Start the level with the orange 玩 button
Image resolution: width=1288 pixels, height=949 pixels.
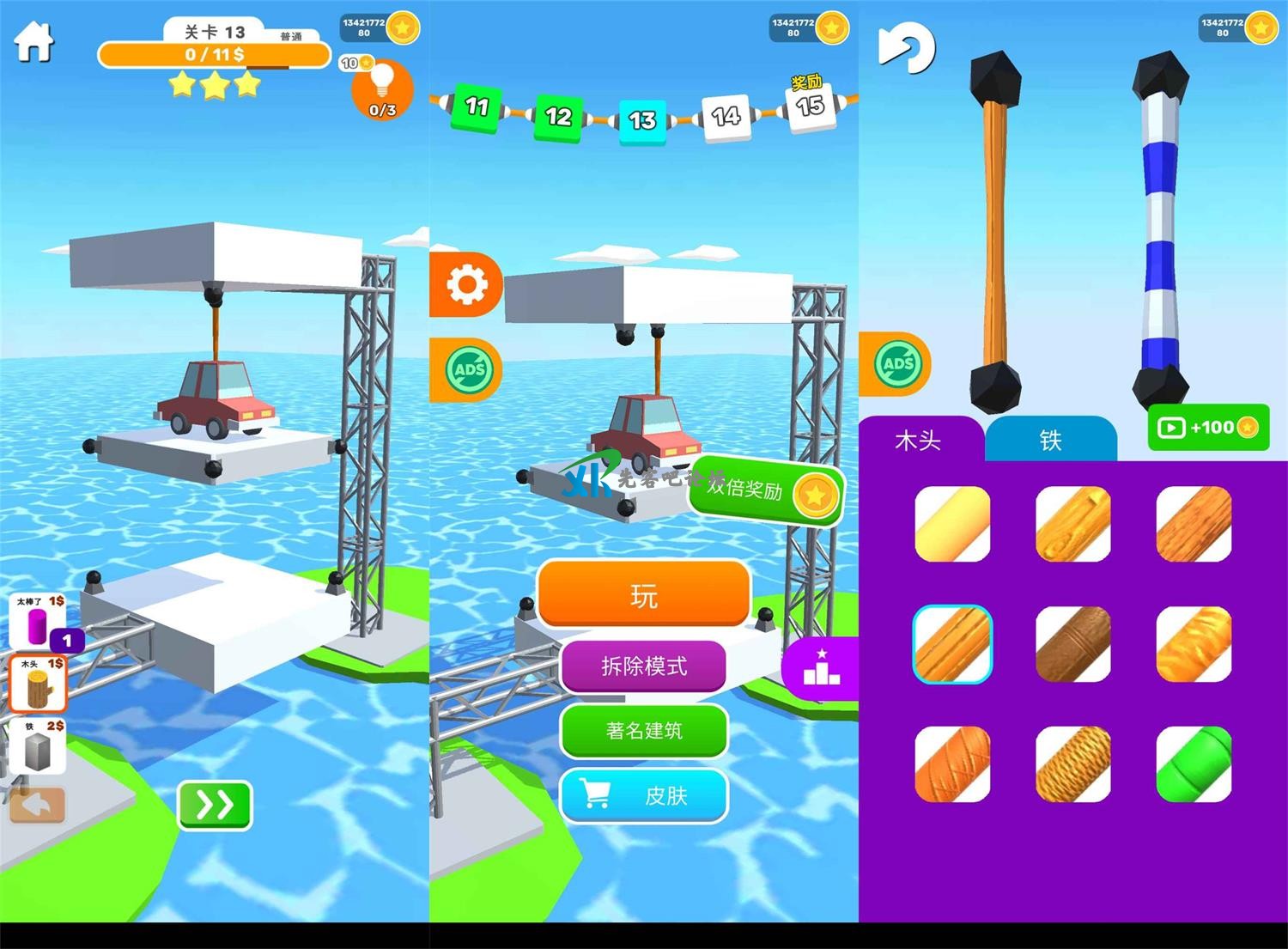[644, 594]
